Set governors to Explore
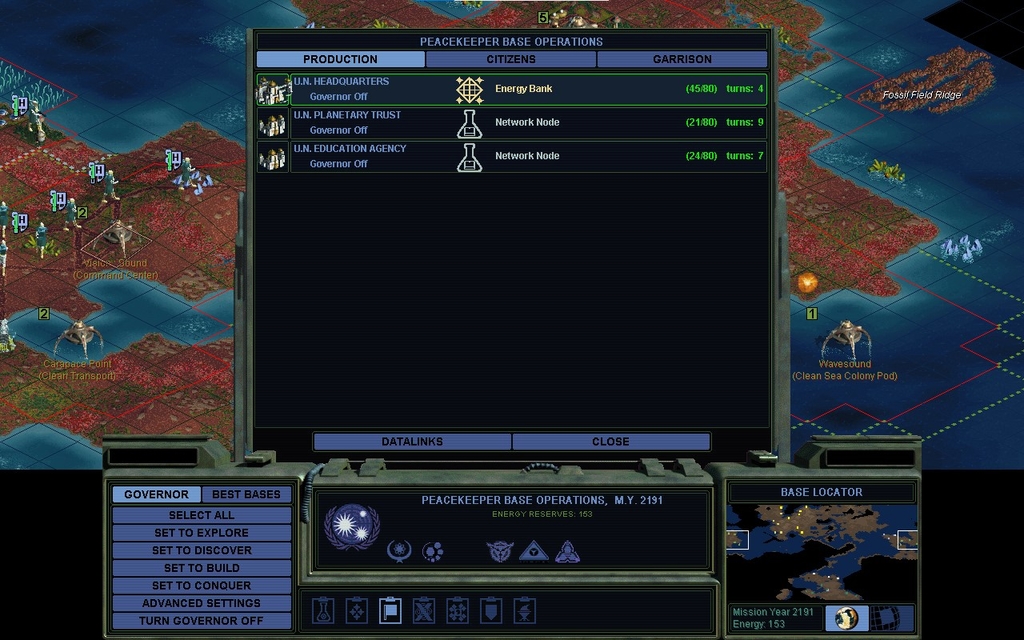 coord(201,533)
